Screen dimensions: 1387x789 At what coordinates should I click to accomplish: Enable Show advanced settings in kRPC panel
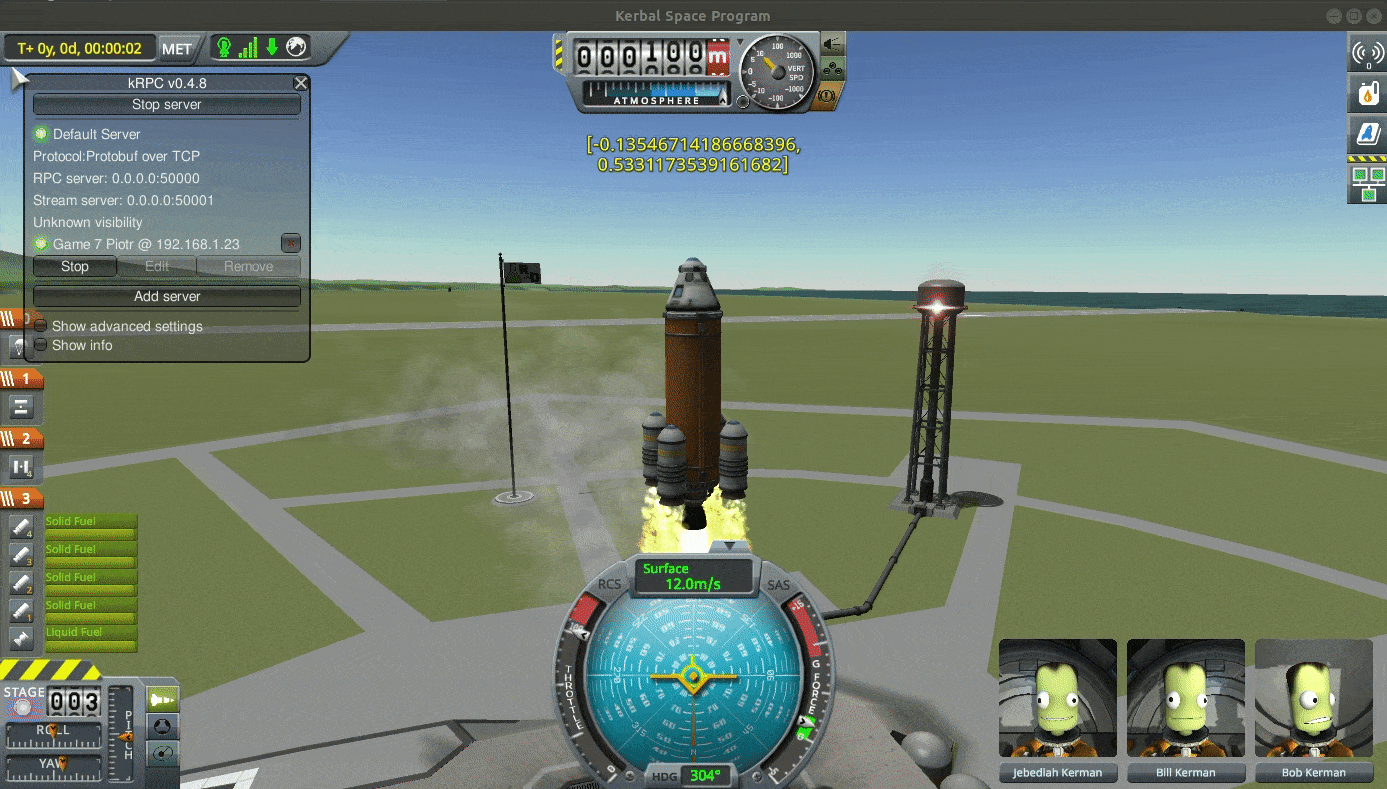tap(40, 326)
